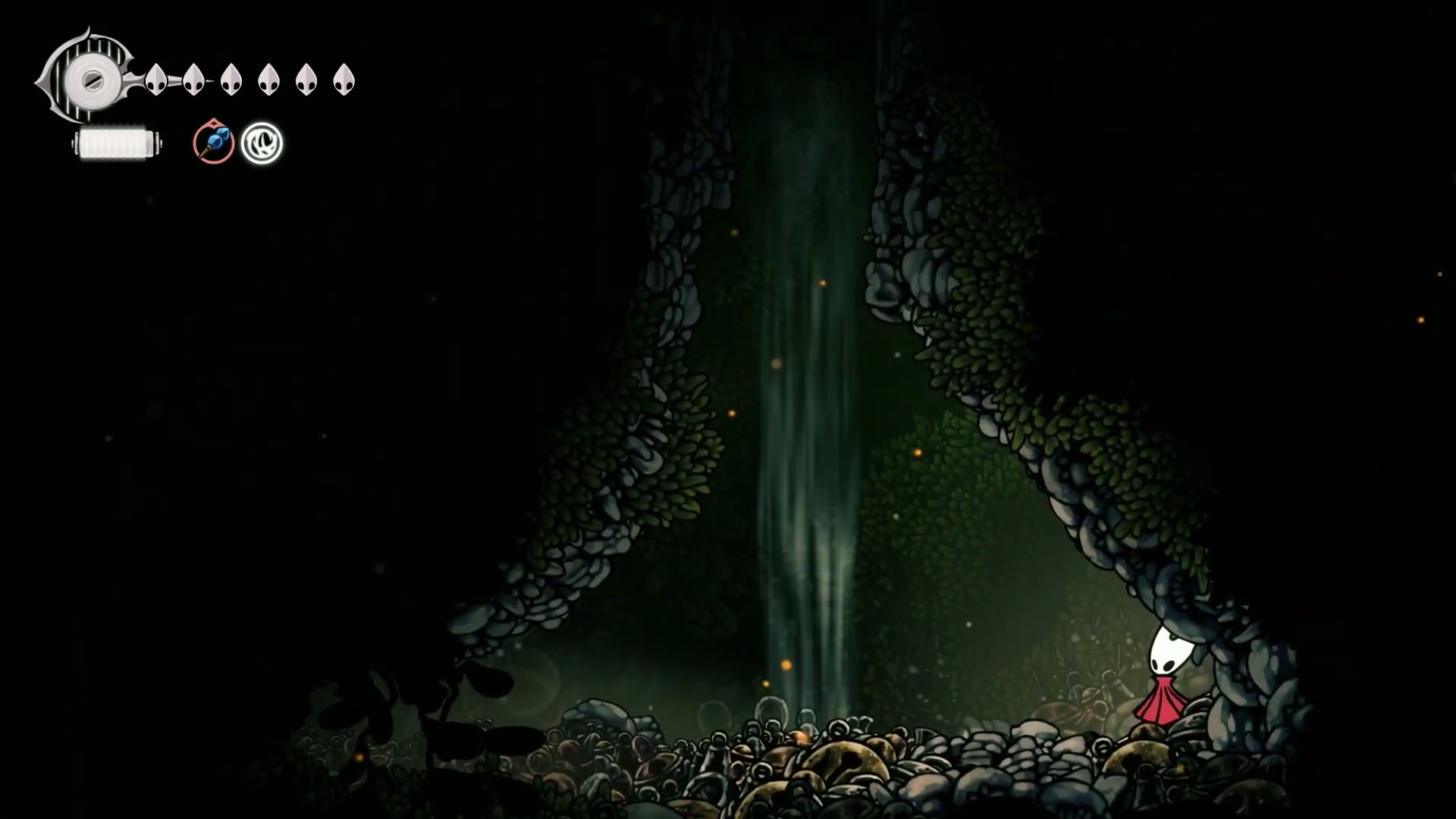Activate the white swirl silk skill icon
This screenshot has width=1456, height=819.
[x=262, y=143]
